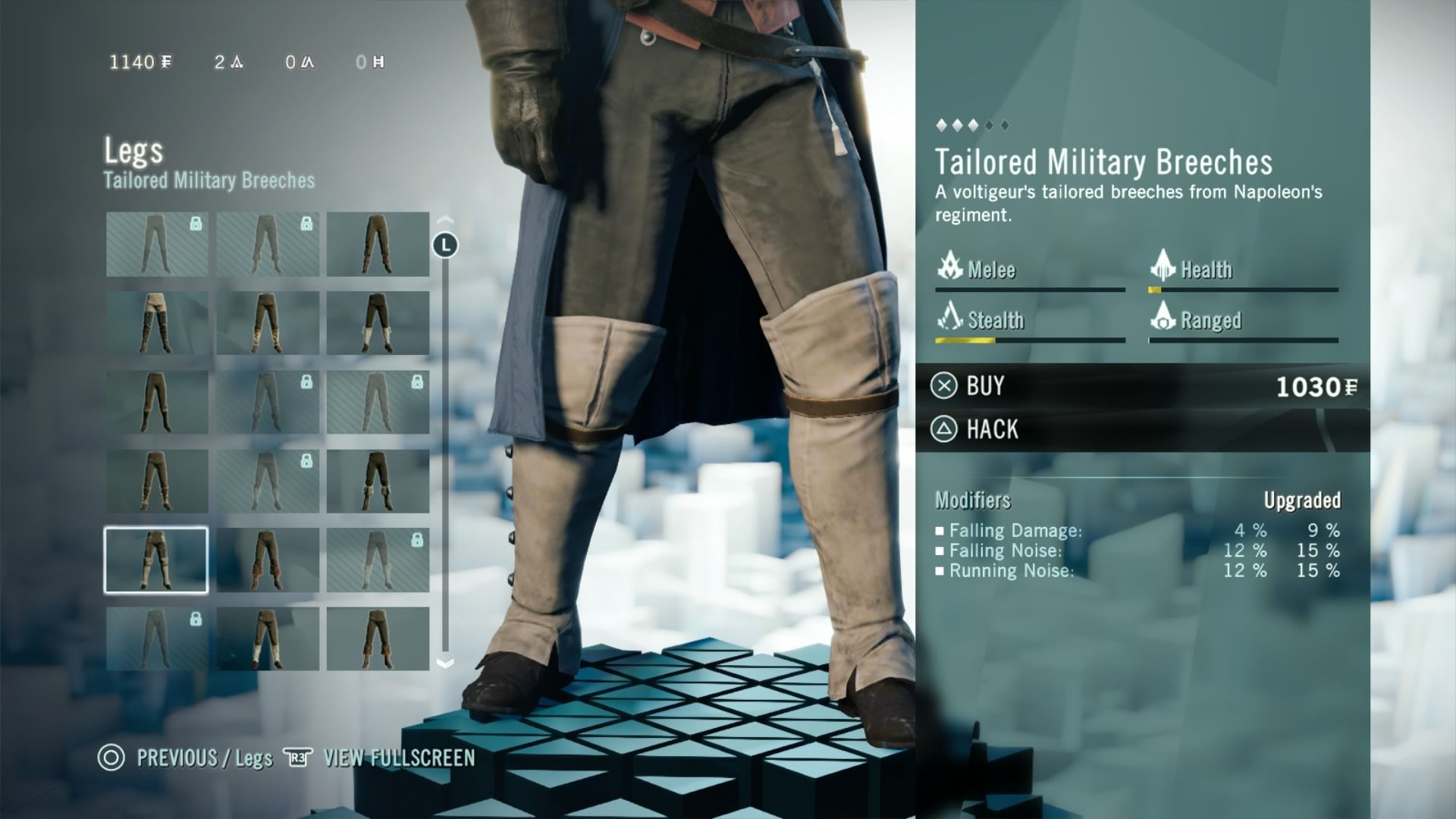Click the up arrow above the legs list
The height and width of the screenshot is (819, 1456).
point(445,221)
